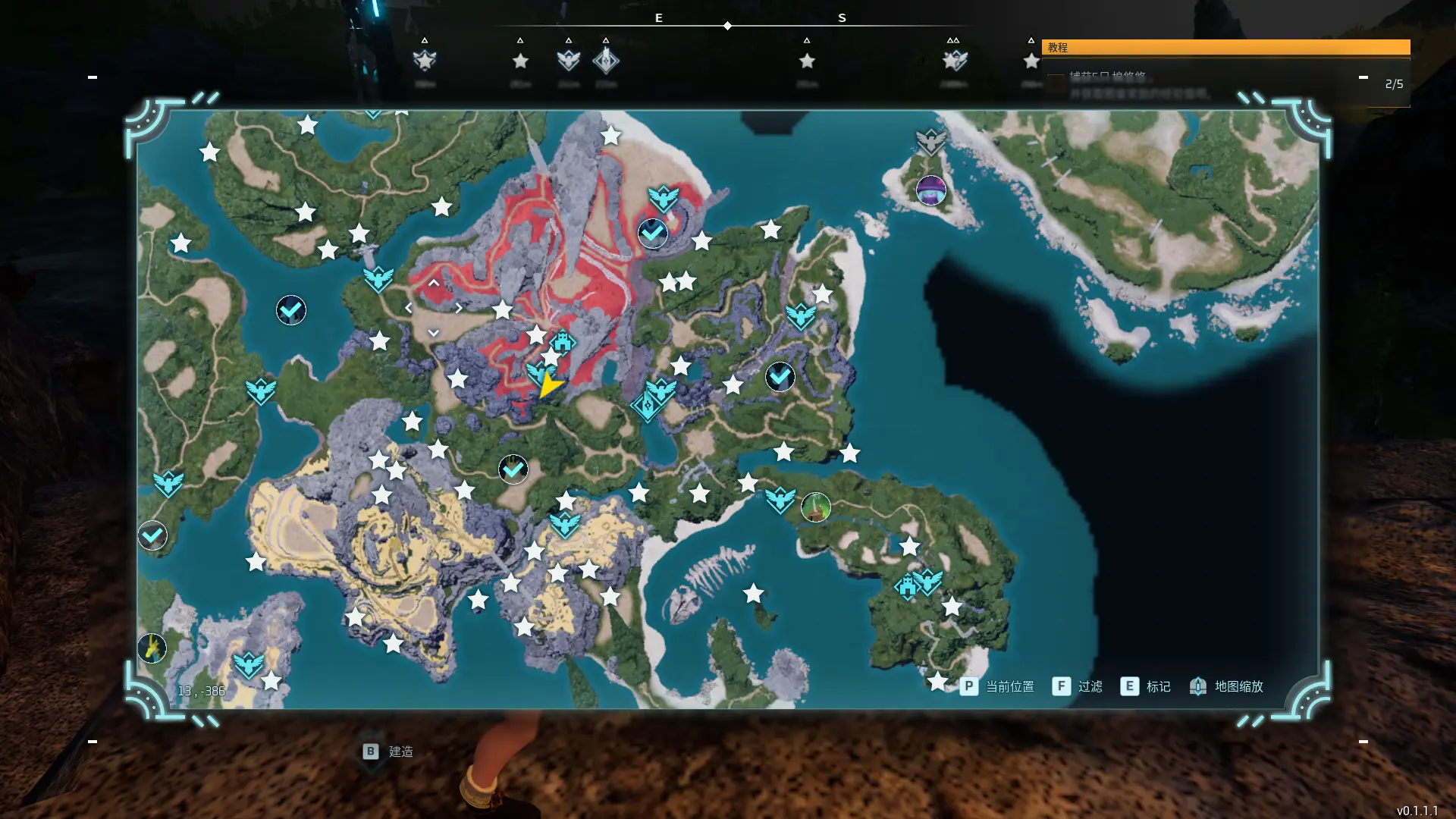This screenshot has height=819, width=1456.
Task: Click the yellow player position arrow
Action: pyautogui.click(x=549, y=385)
